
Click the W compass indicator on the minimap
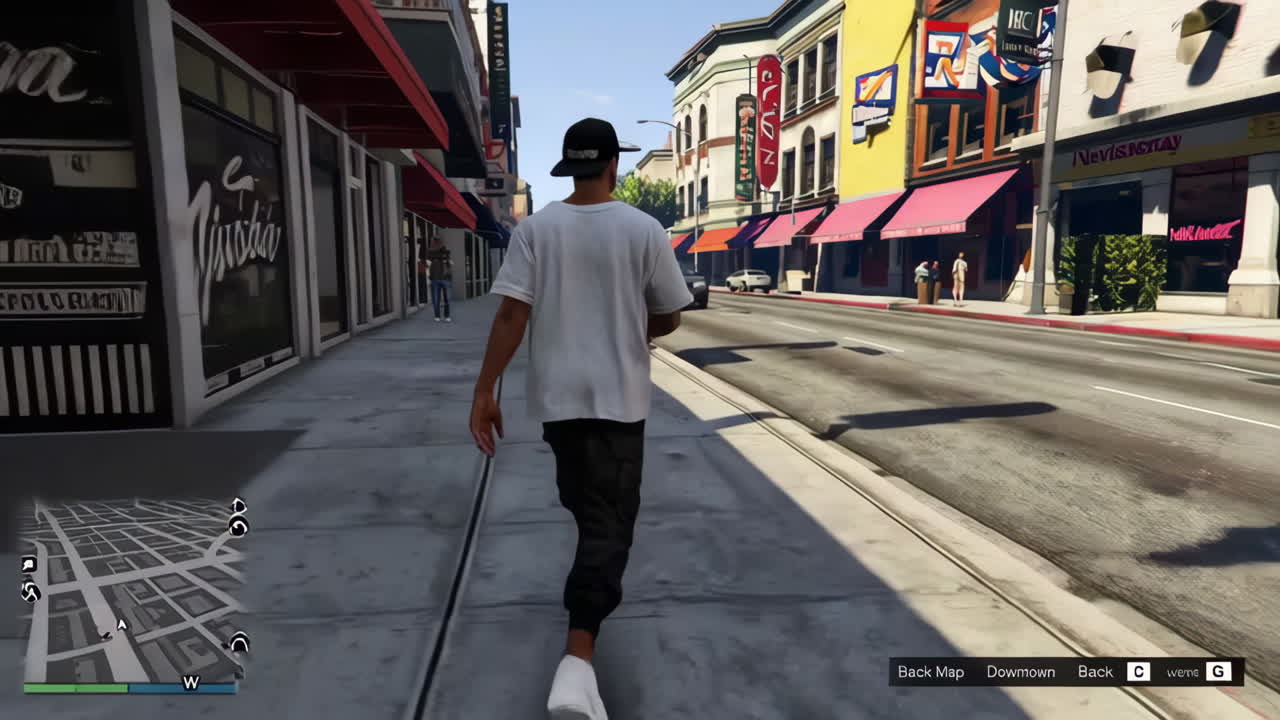192,682
